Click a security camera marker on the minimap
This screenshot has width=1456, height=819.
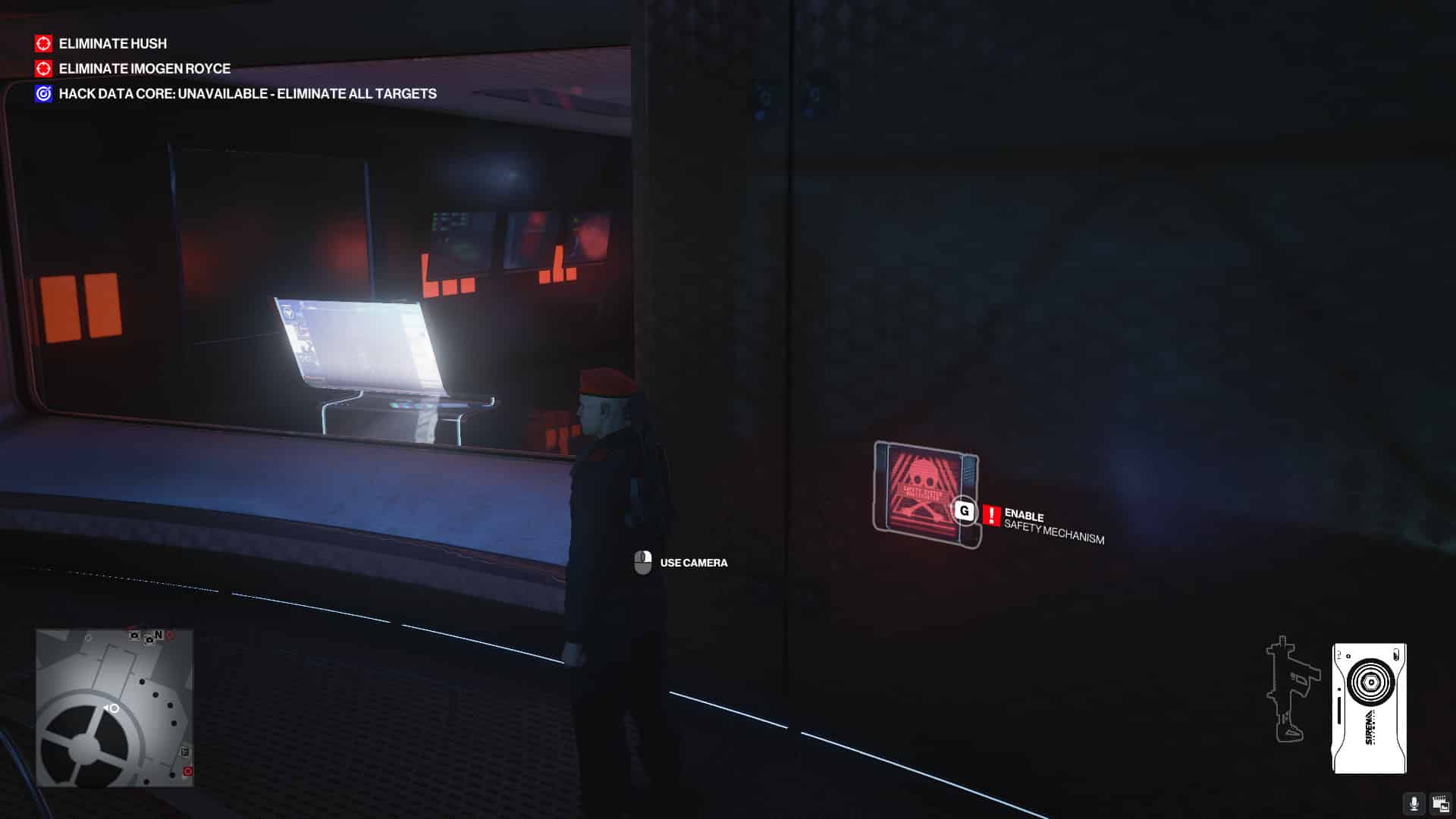coord(133,637)
